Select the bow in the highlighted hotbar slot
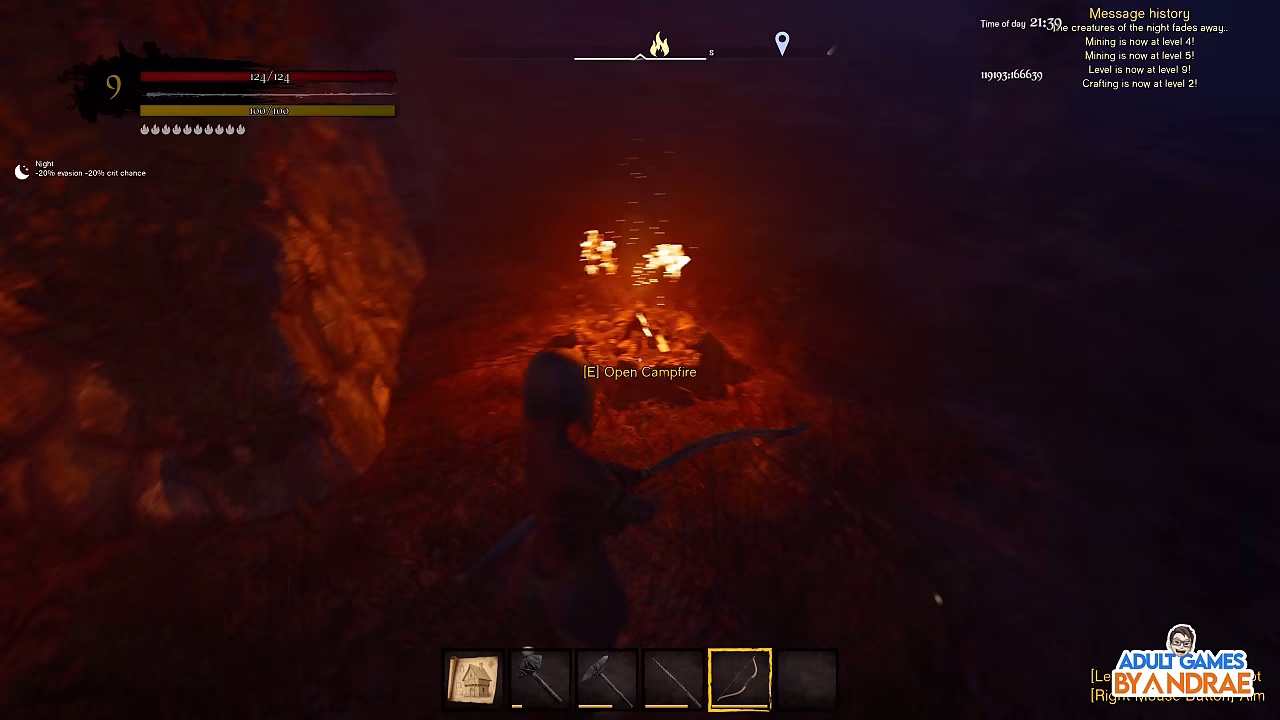 click(740, 678)
